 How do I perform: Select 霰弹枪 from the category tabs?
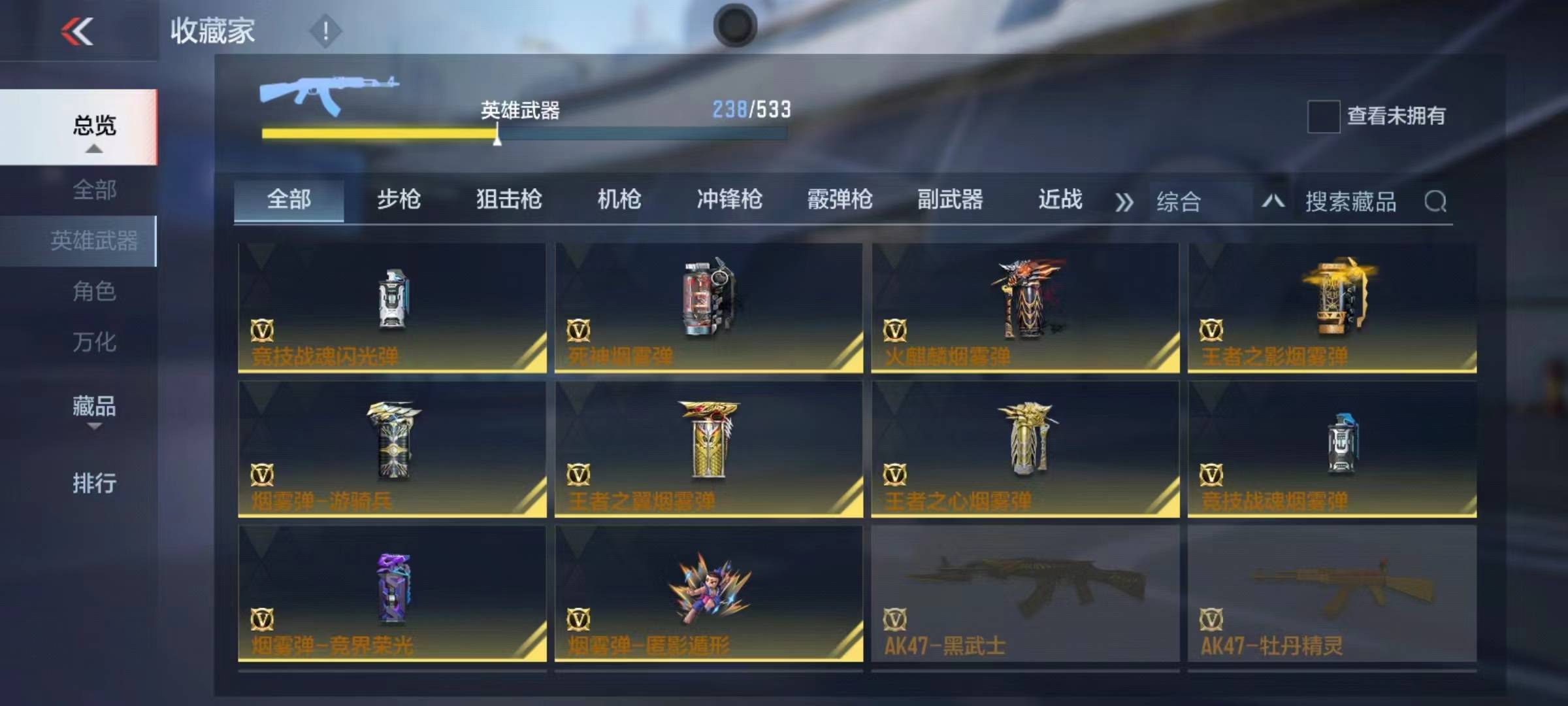[x=838, y=201]
